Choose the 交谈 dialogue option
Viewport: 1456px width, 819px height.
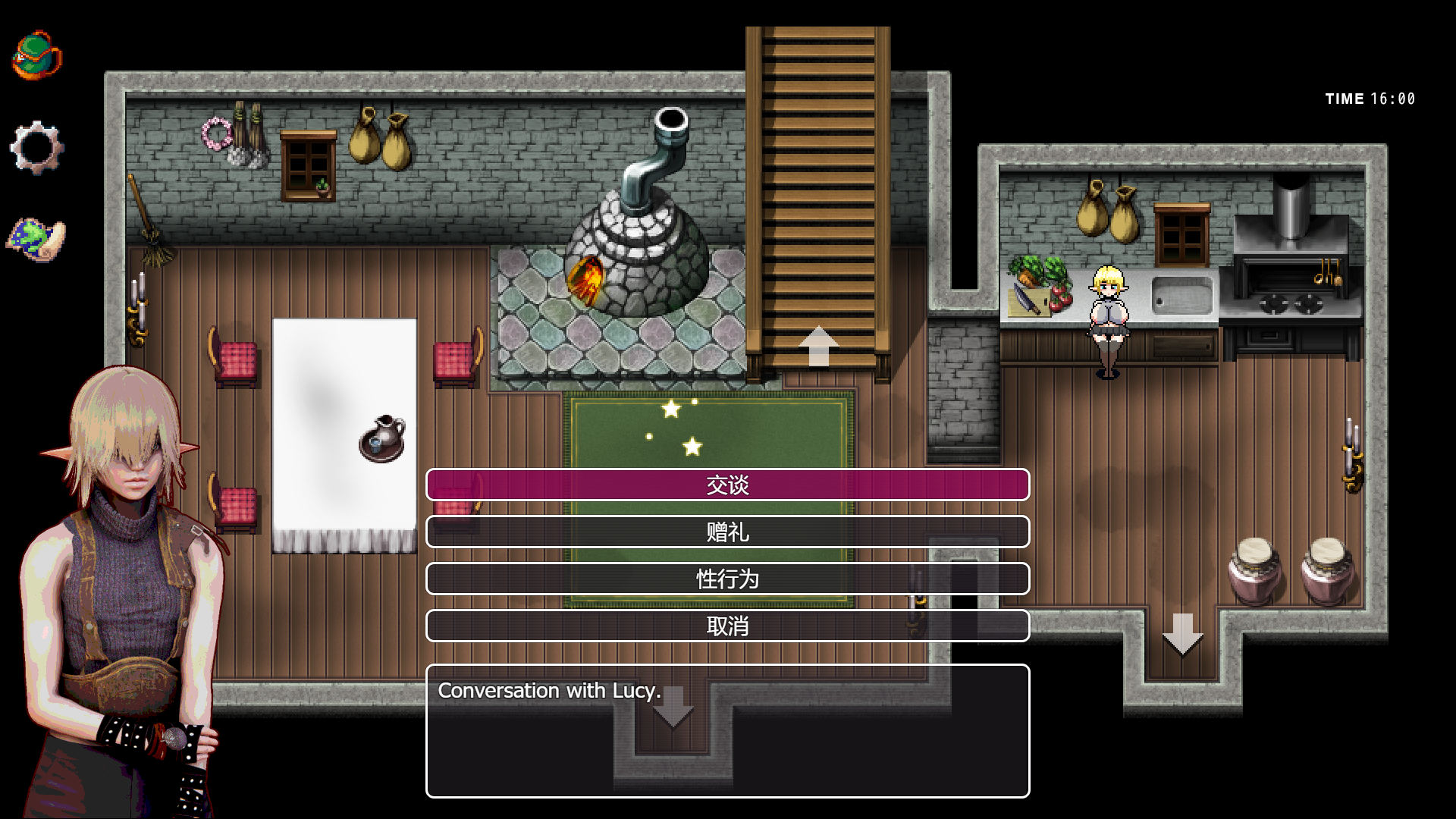click(x=727, y=485)
